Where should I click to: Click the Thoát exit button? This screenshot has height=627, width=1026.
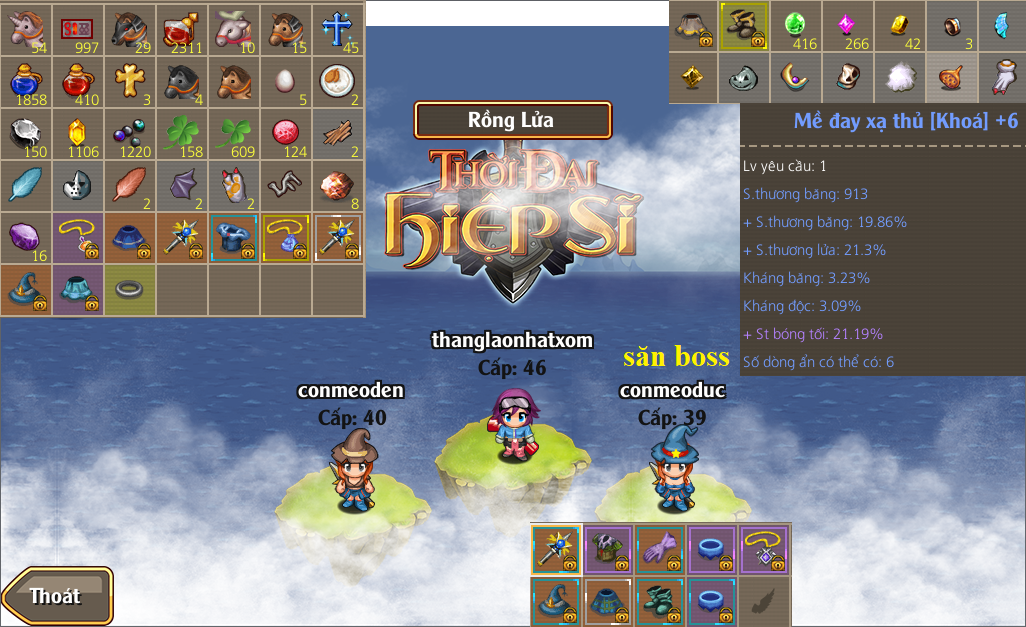56,596
